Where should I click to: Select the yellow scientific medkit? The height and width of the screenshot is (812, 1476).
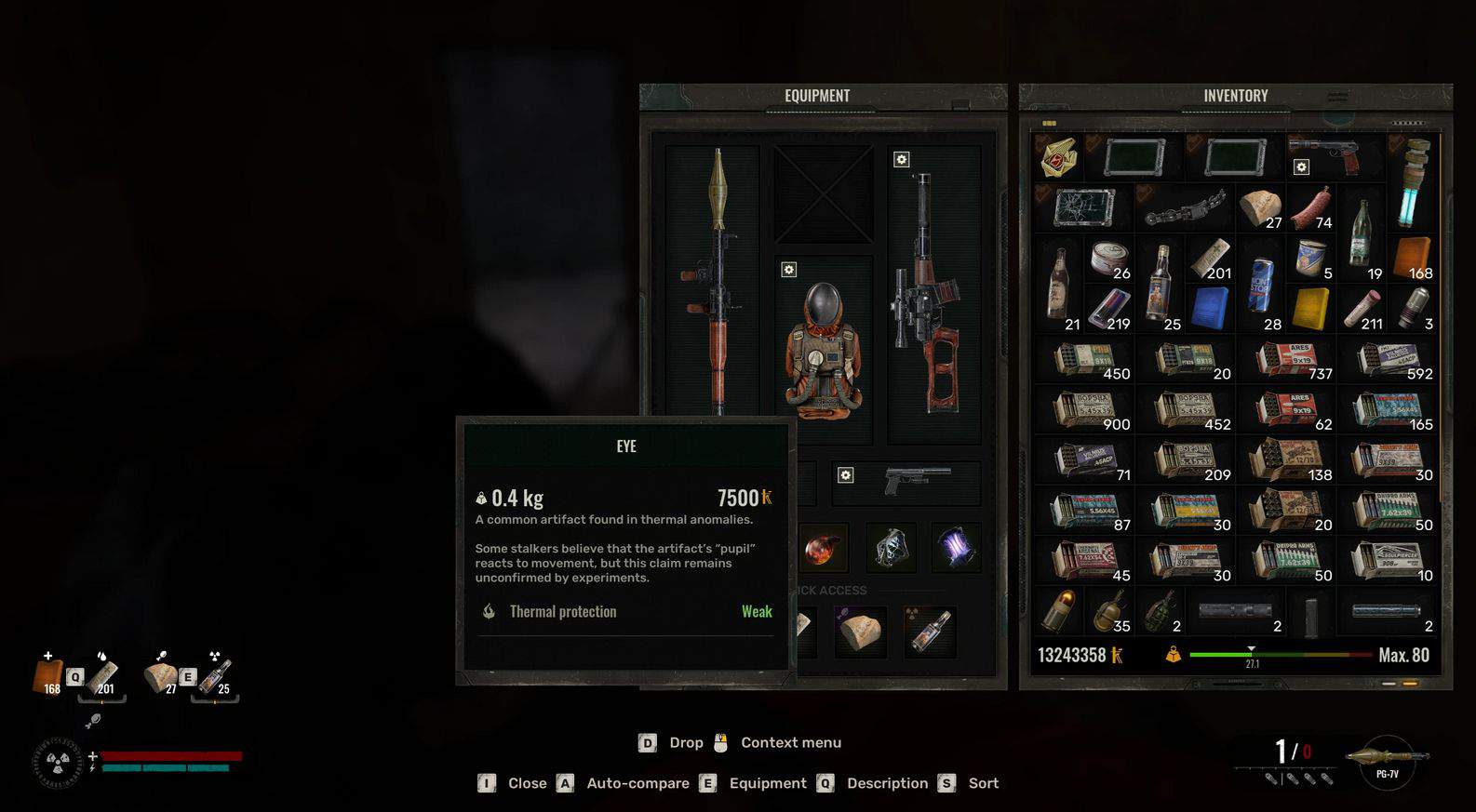1310,309
